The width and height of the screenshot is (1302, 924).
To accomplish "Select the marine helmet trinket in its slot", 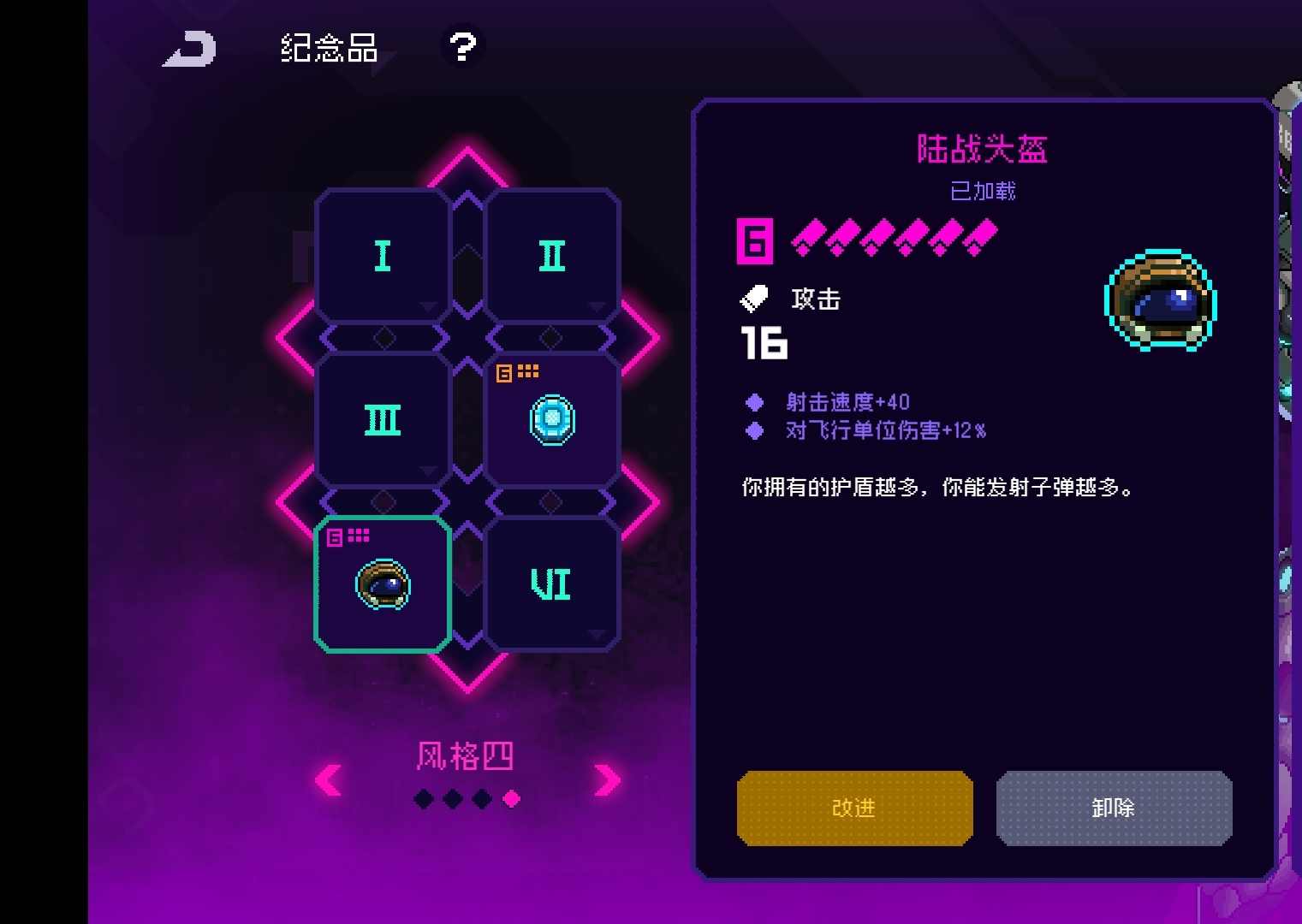I will click(382, 583).
